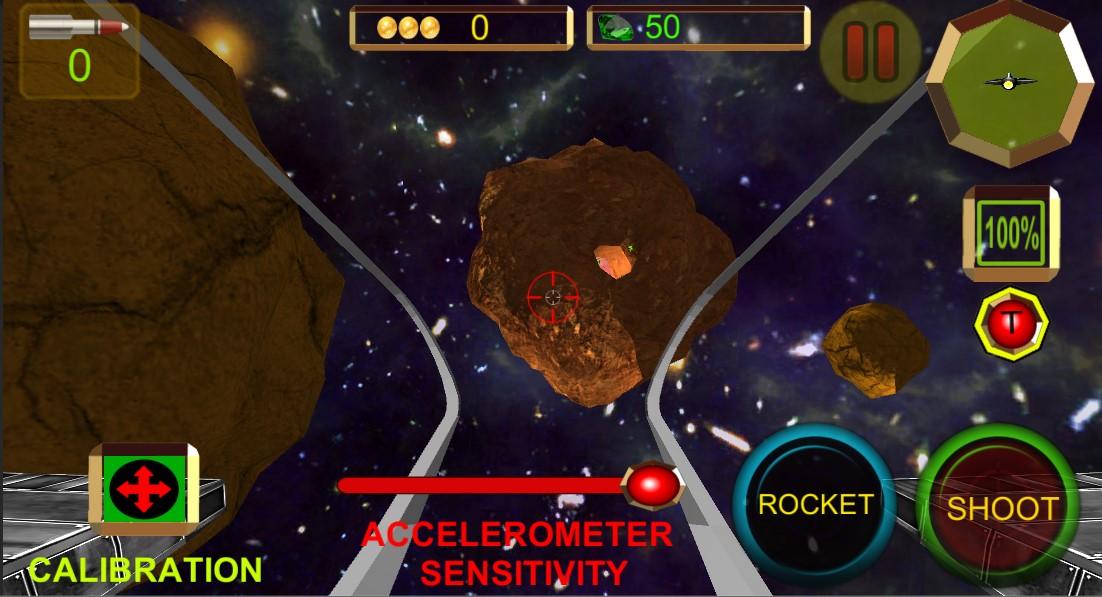Fire a rocket with the ROCKET button
Viewport: 1102px width, 597px height.
click(814, 505)
